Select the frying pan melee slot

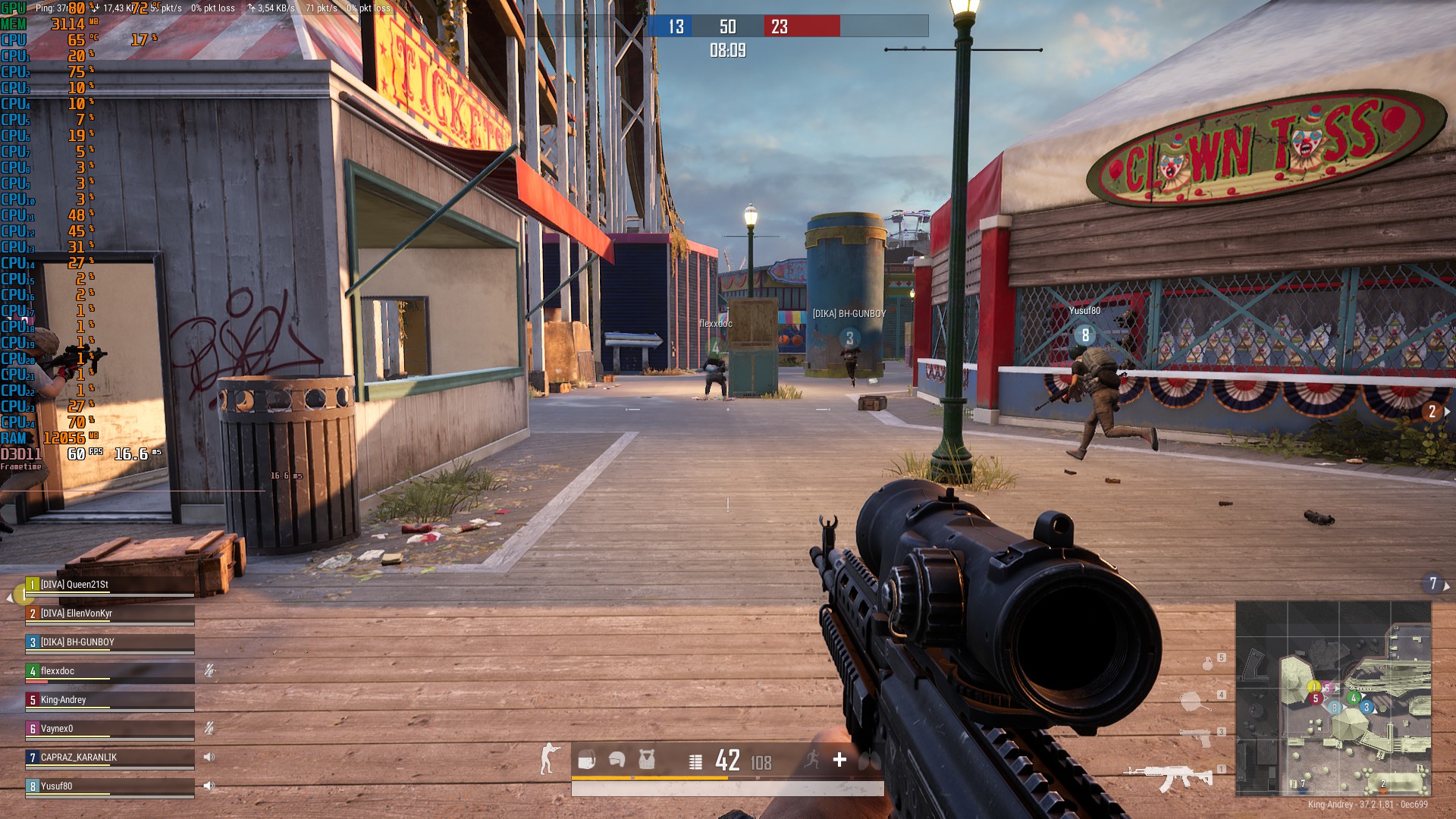pyautogui.click(x=1194, y=701)
